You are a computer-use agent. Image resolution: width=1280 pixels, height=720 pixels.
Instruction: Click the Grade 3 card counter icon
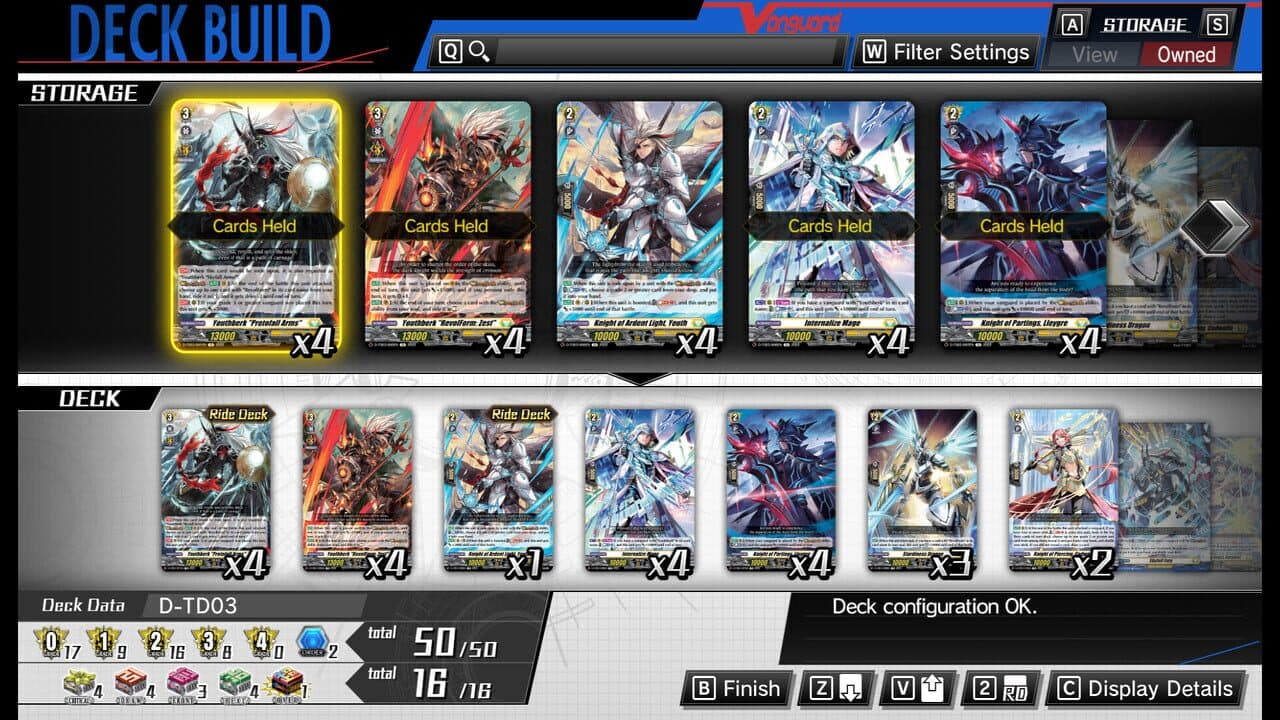[x=206, y=641]
